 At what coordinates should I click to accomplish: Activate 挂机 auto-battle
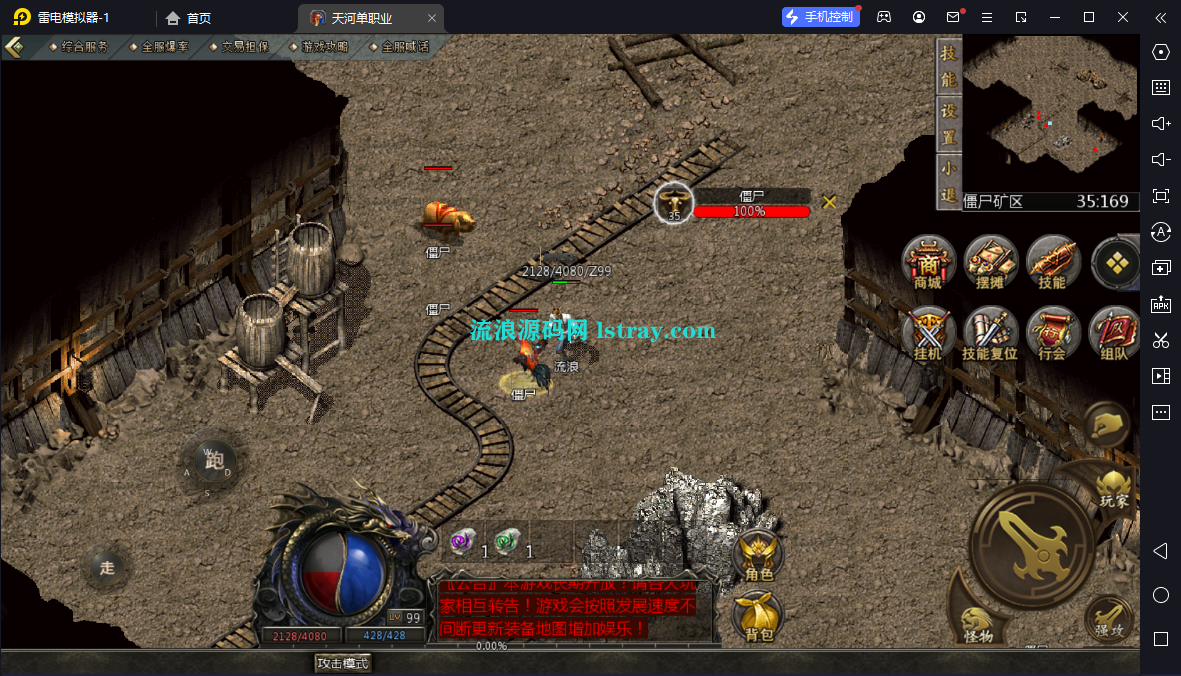coord(928,334)
